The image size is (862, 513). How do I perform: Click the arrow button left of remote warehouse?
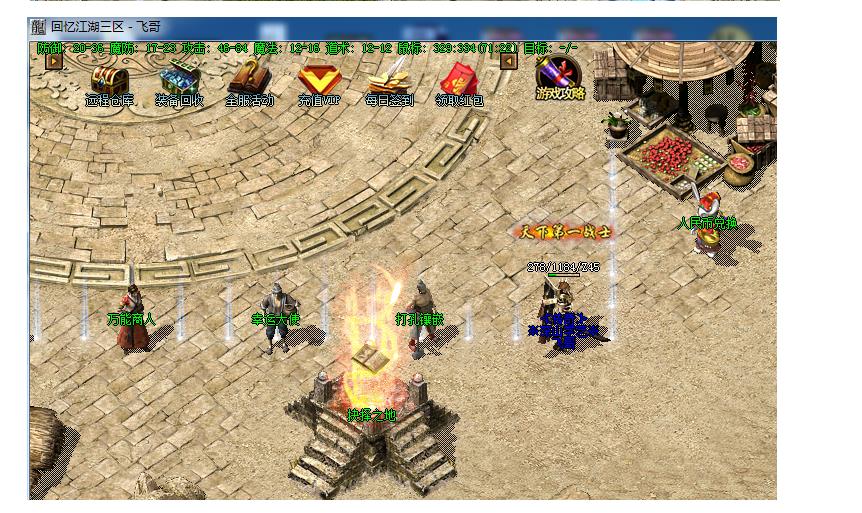click(x=54, y=61)
